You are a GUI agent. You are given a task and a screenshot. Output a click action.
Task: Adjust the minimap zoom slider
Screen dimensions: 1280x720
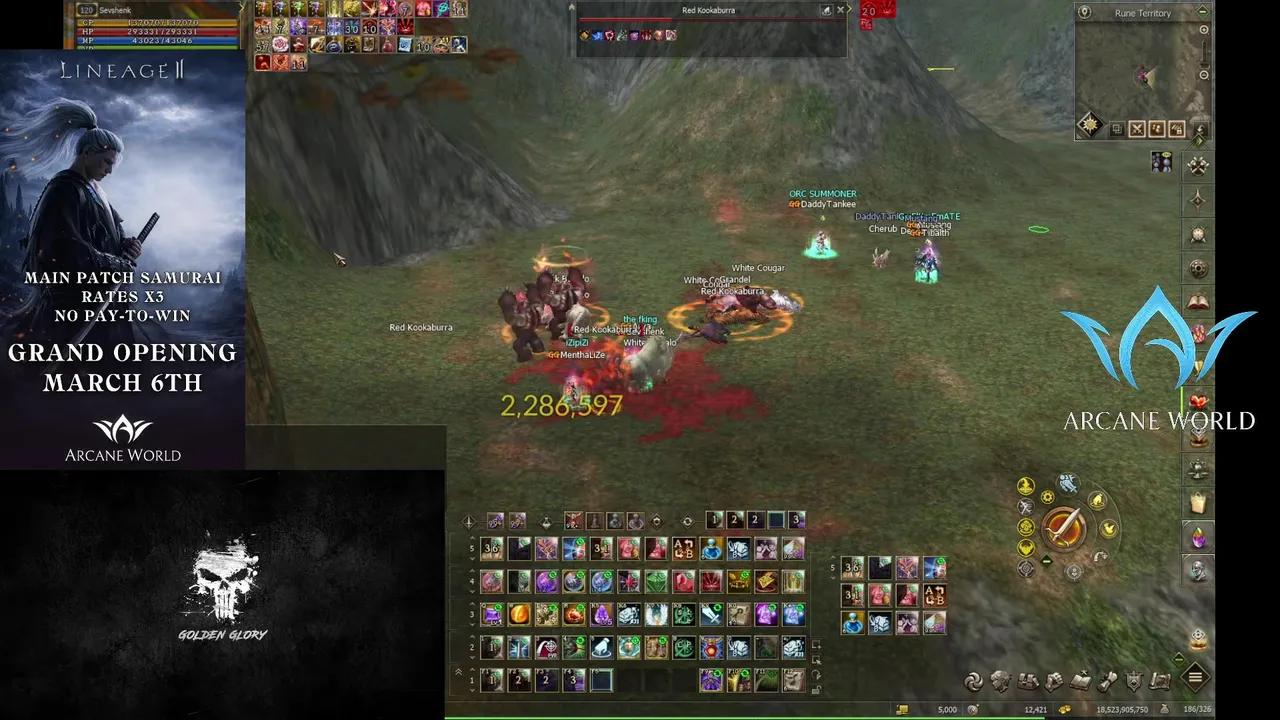[x=1203, y=53]
